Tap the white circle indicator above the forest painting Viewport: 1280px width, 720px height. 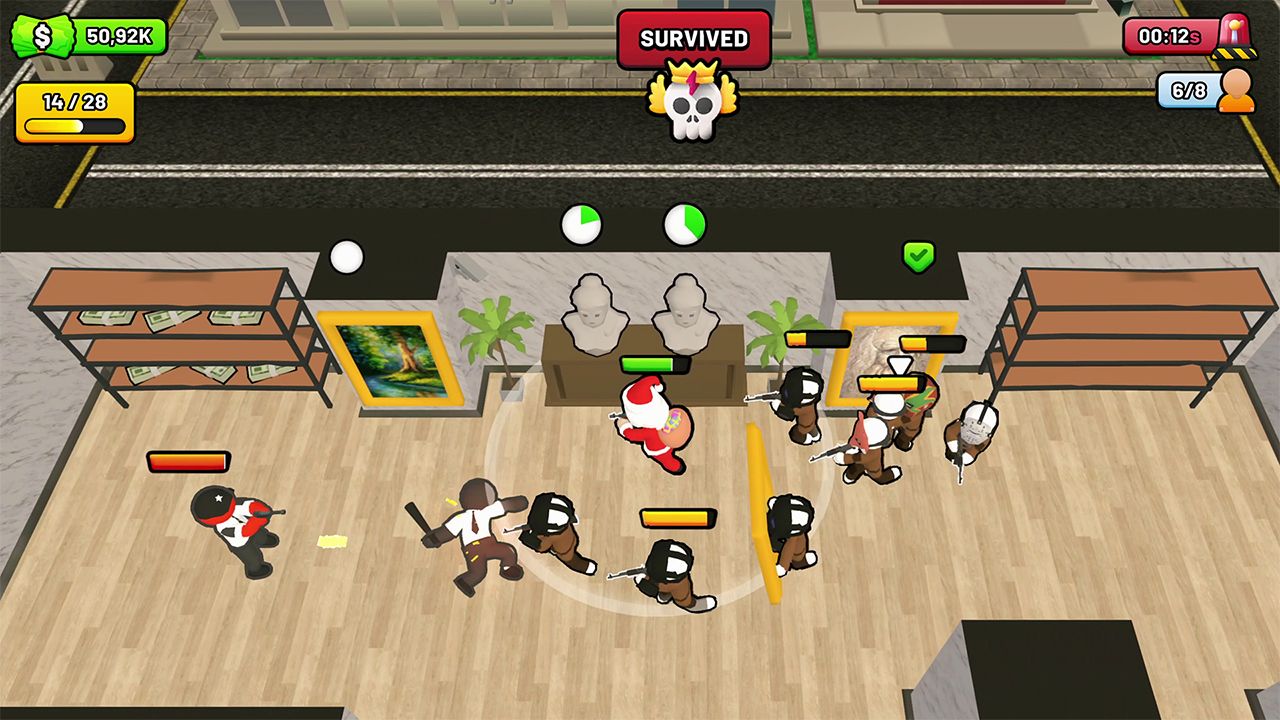(346, 257)
